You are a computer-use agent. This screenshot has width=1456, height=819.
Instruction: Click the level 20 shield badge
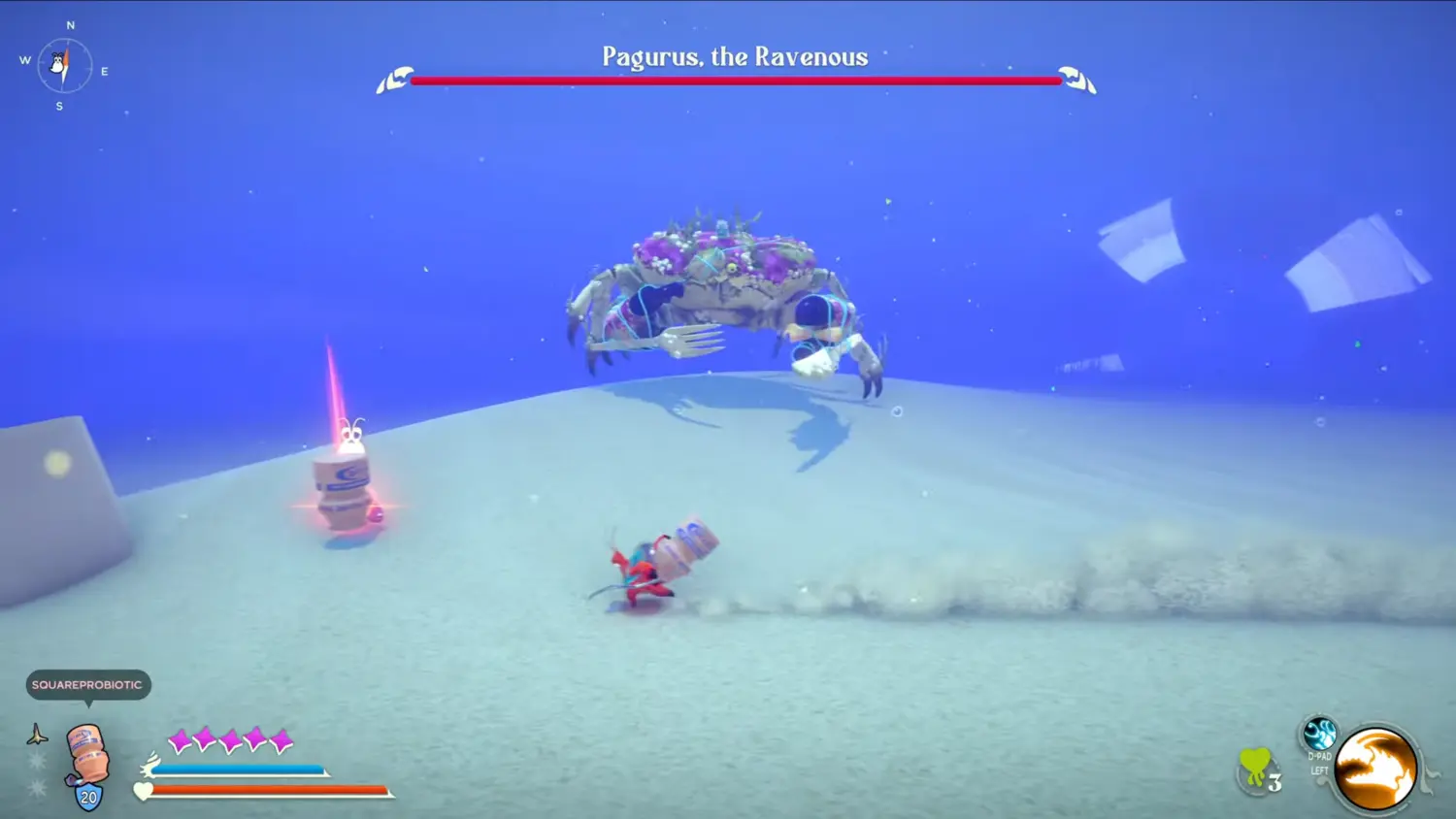[88, 796]
